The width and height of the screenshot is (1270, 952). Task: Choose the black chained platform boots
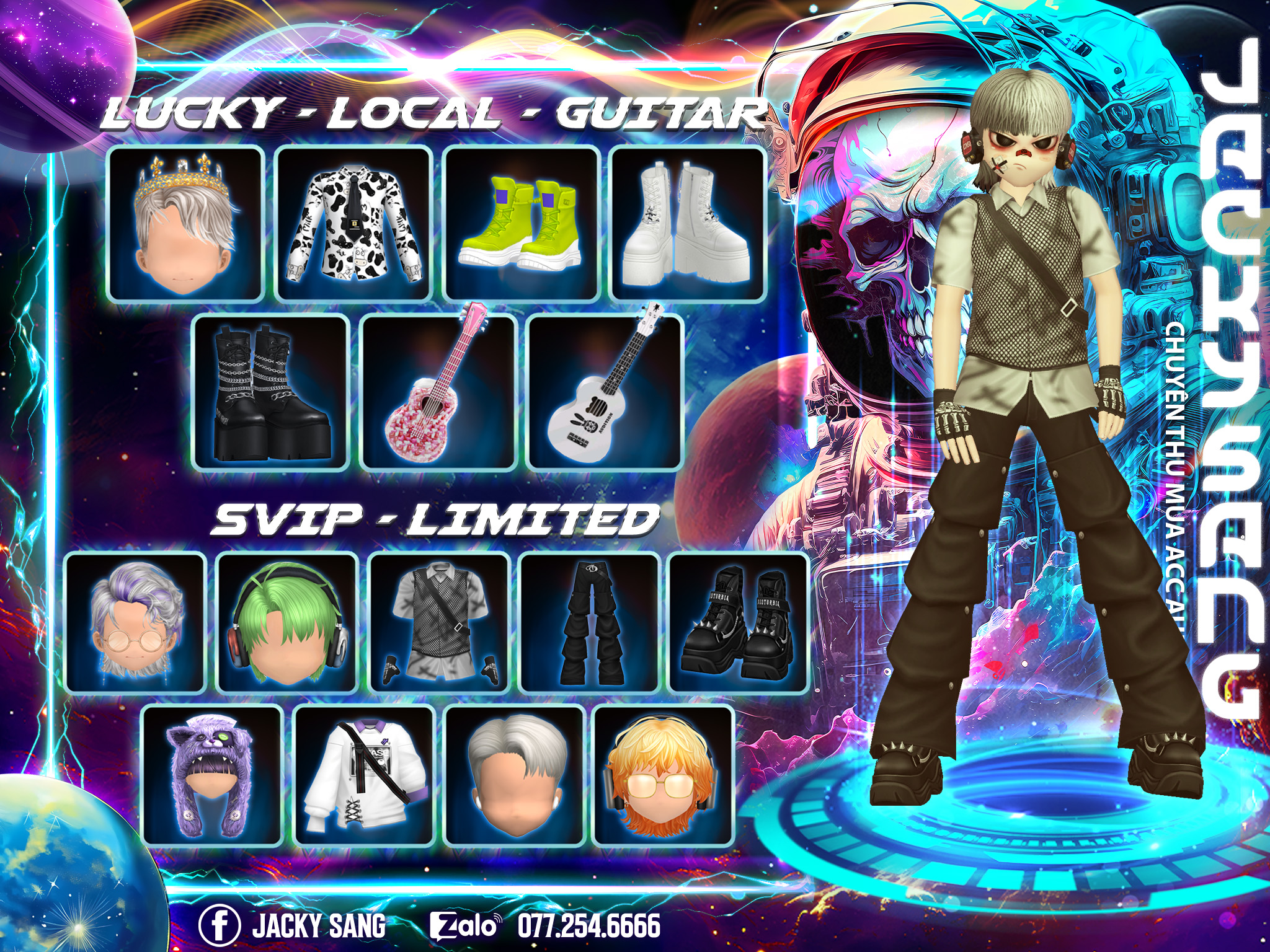coord(270,392)
